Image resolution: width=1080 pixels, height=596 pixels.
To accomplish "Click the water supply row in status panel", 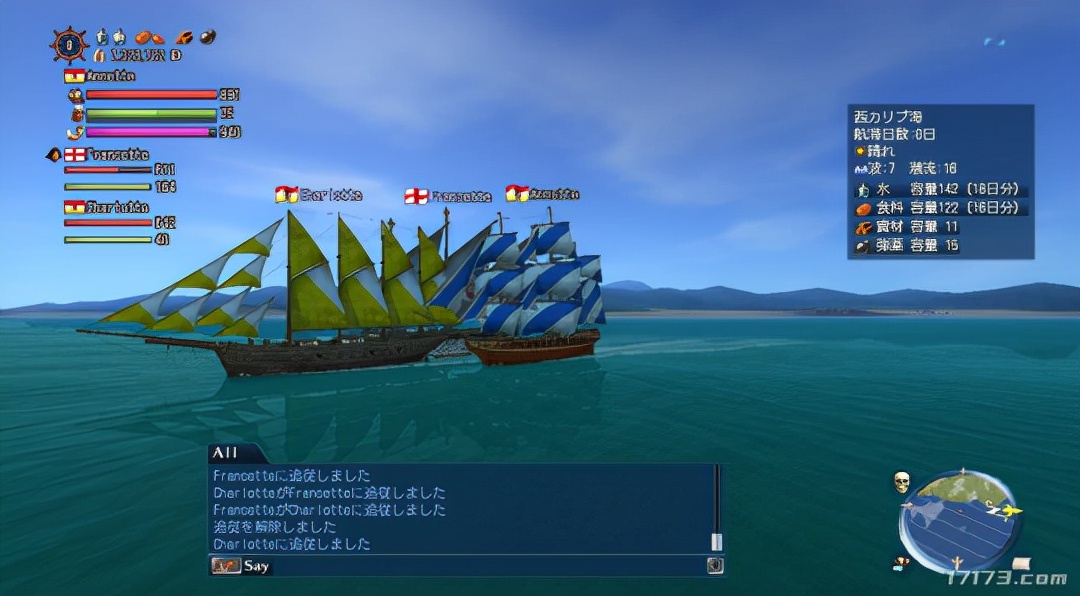I will (x=938, y=189).
